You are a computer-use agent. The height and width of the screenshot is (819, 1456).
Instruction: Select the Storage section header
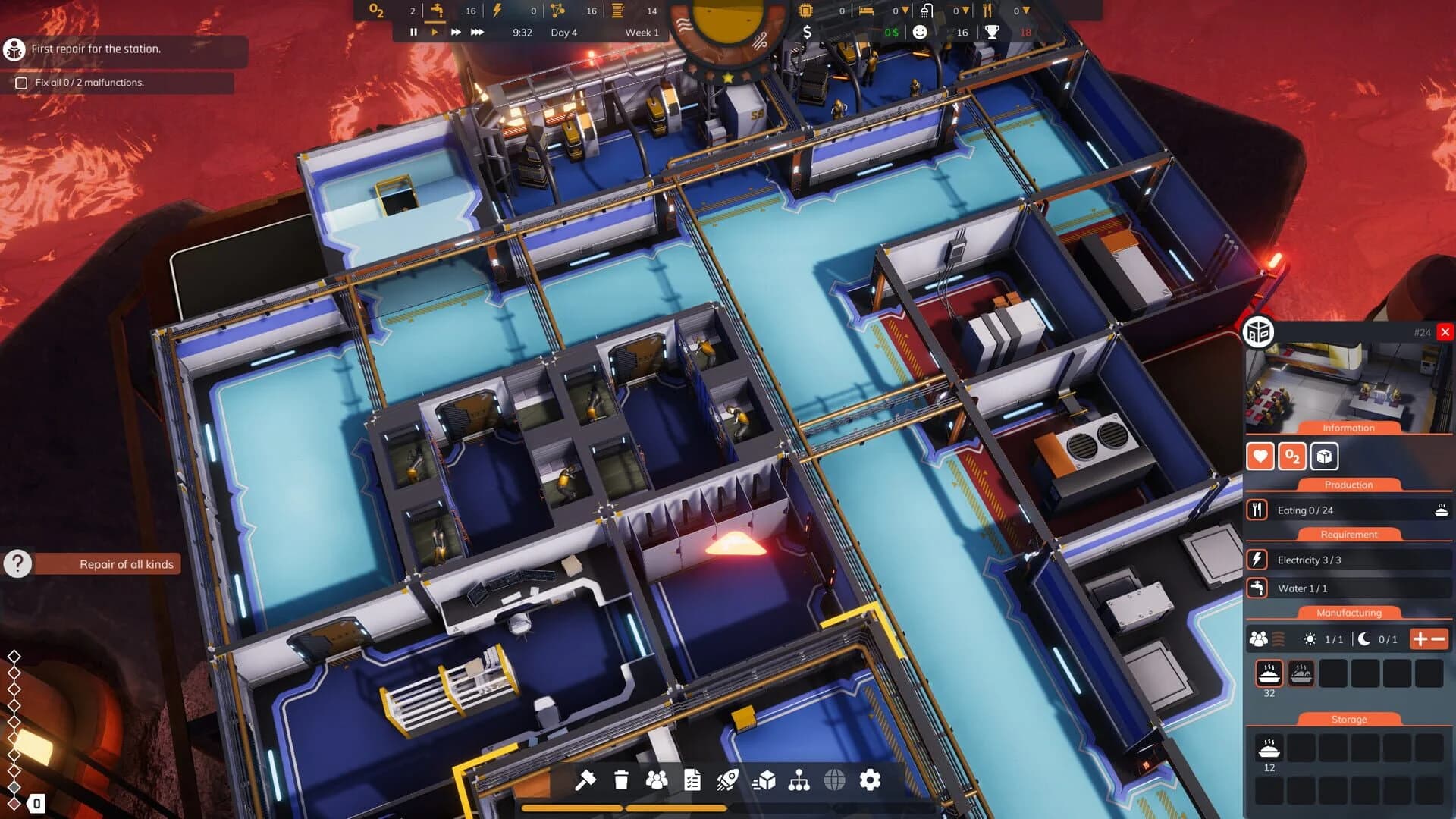(1348, 719)
